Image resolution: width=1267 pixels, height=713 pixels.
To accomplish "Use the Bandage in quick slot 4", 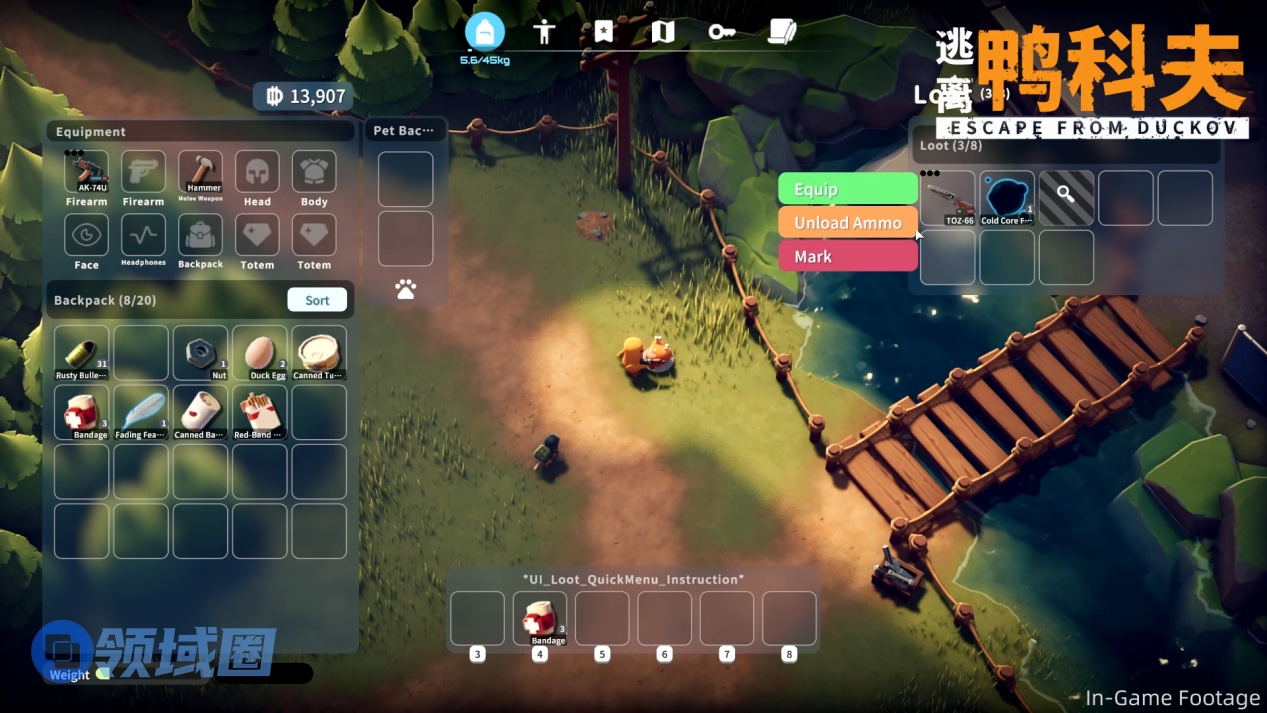I will [540, 618].
